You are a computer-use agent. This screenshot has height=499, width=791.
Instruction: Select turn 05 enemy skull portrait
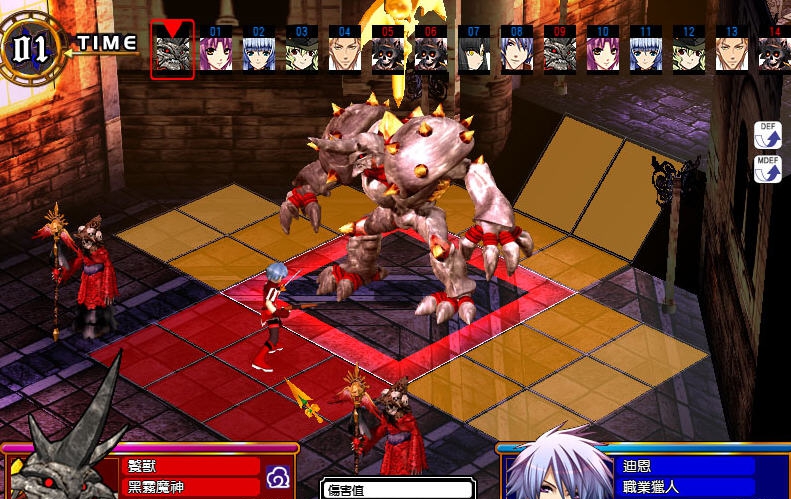[x=388, y=52]
